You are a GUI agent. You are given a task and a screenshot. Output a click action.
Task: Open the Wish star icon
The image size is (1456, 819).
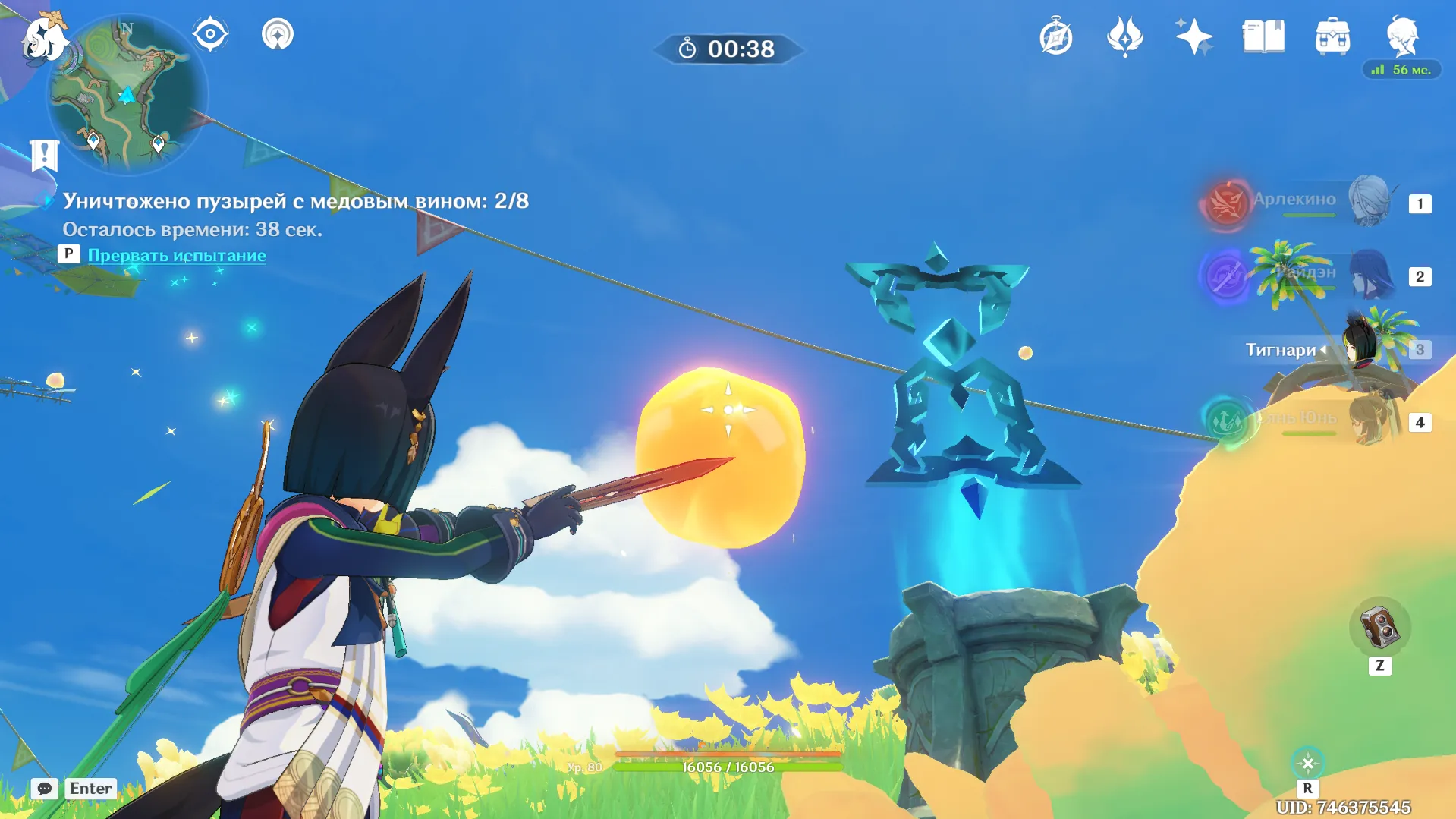tap(1193, 35)
